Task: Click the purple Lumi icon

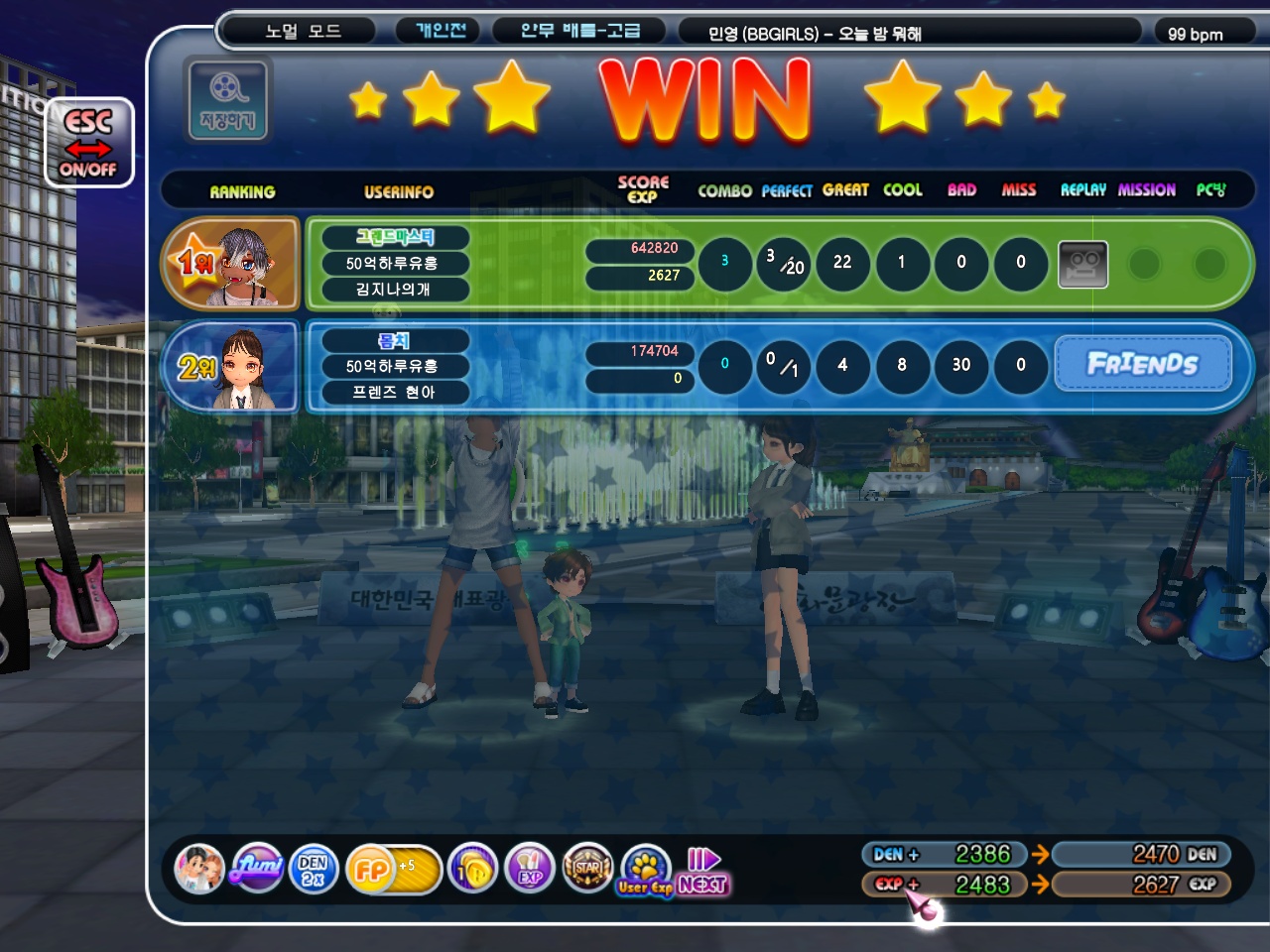Action: click(x=257, y=869)
